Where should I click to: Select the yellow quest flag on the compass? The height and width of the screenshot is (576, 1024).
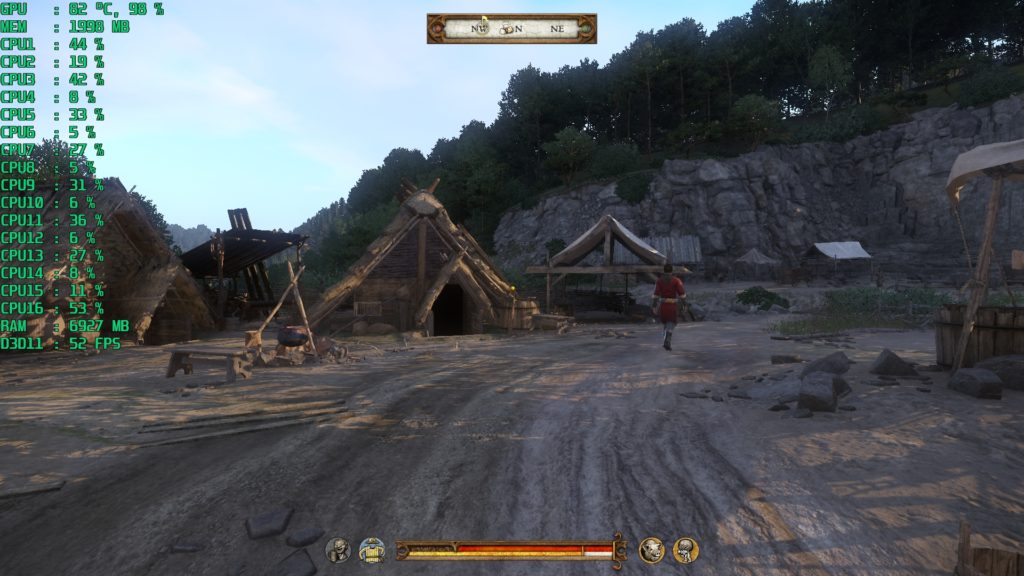coord(484,19)
